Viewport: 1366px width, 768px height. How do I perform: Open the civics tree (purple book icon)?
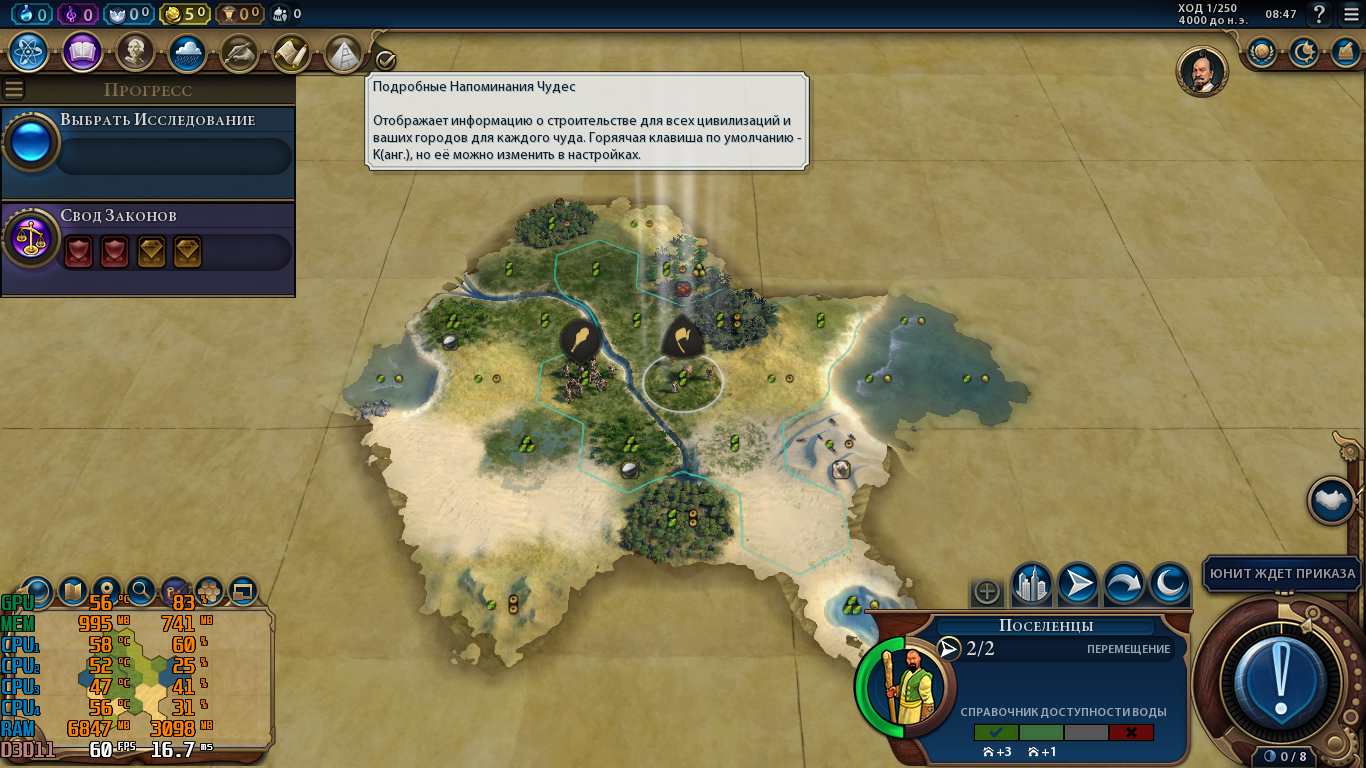click(x=85, y=52)
